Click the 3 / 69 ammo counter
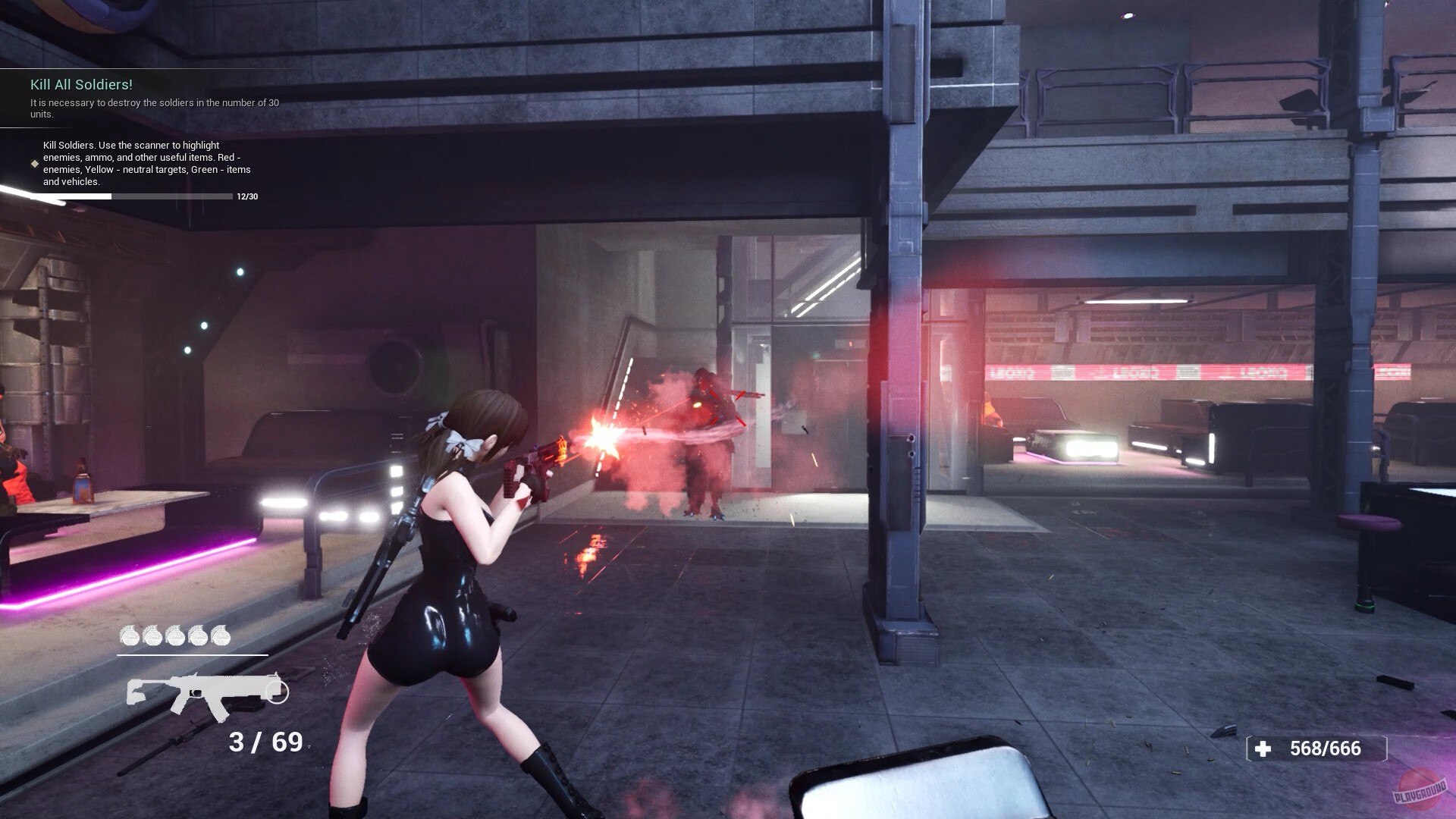 point(265,742)
